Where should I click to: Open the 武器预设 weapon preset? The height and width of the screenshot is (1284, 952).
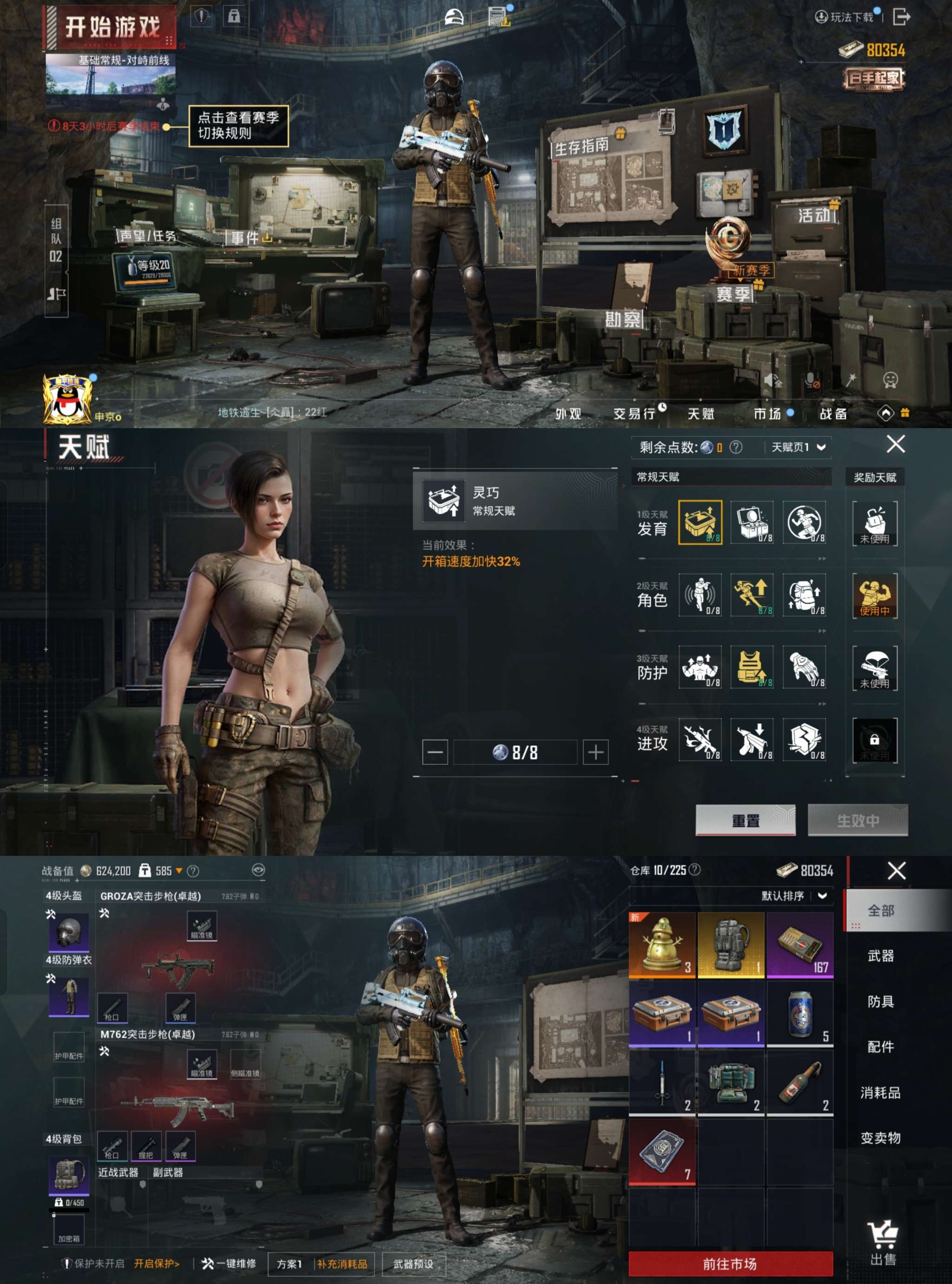pyautogui.click(x=413, y=1264)
